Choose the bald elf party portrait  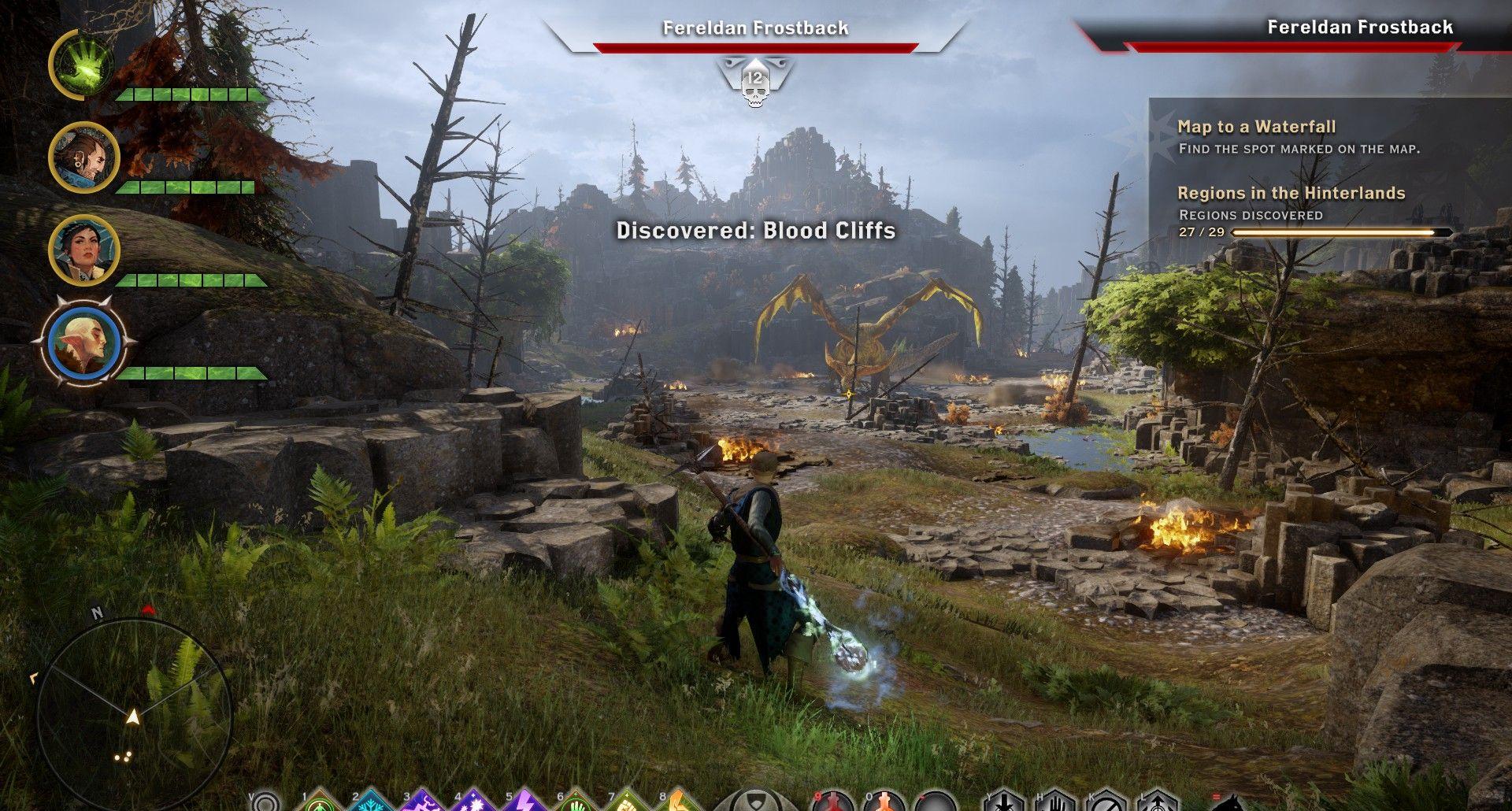(83, 343)
